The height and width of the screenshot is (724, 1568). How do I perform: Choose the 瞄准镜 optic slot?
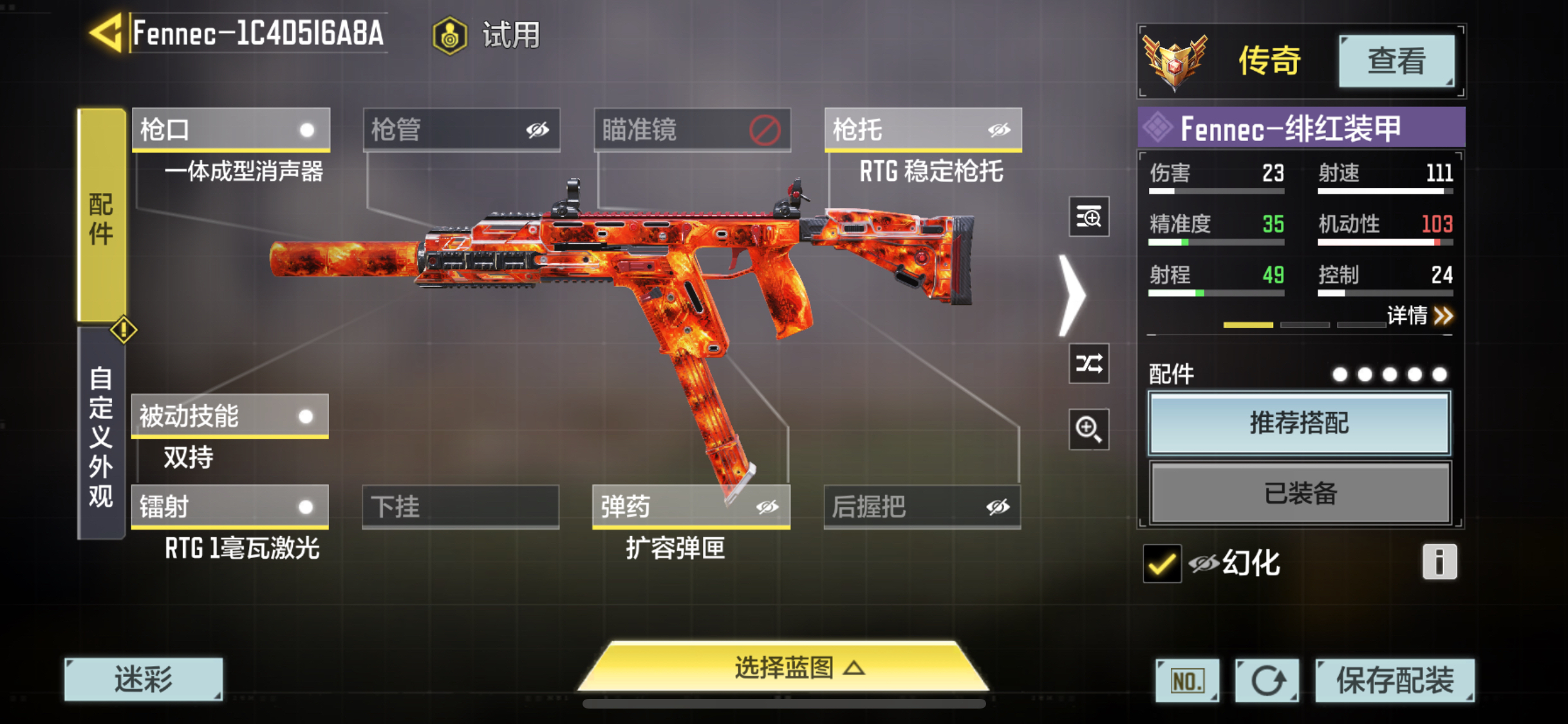[691, 129]
